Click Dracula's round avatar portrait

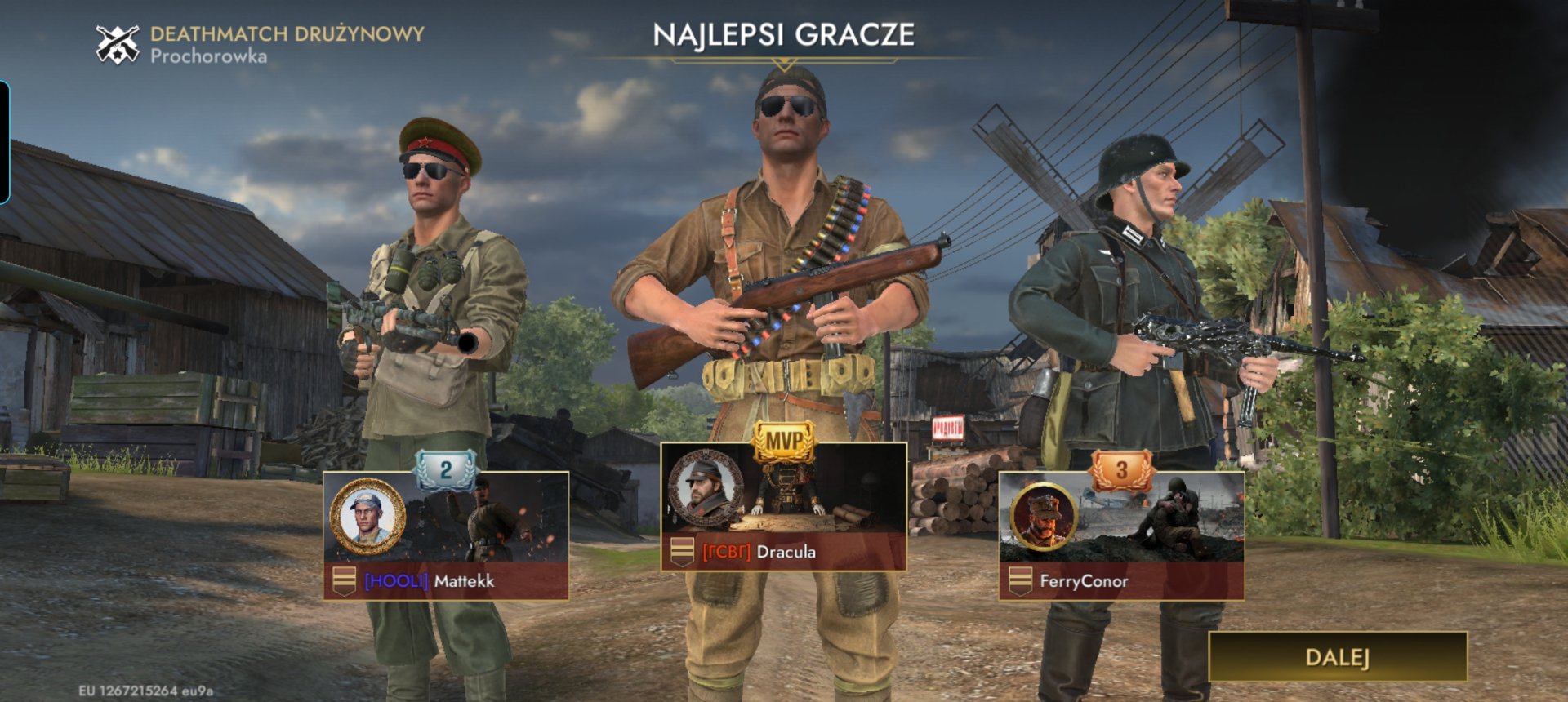[x=706, y=488]
